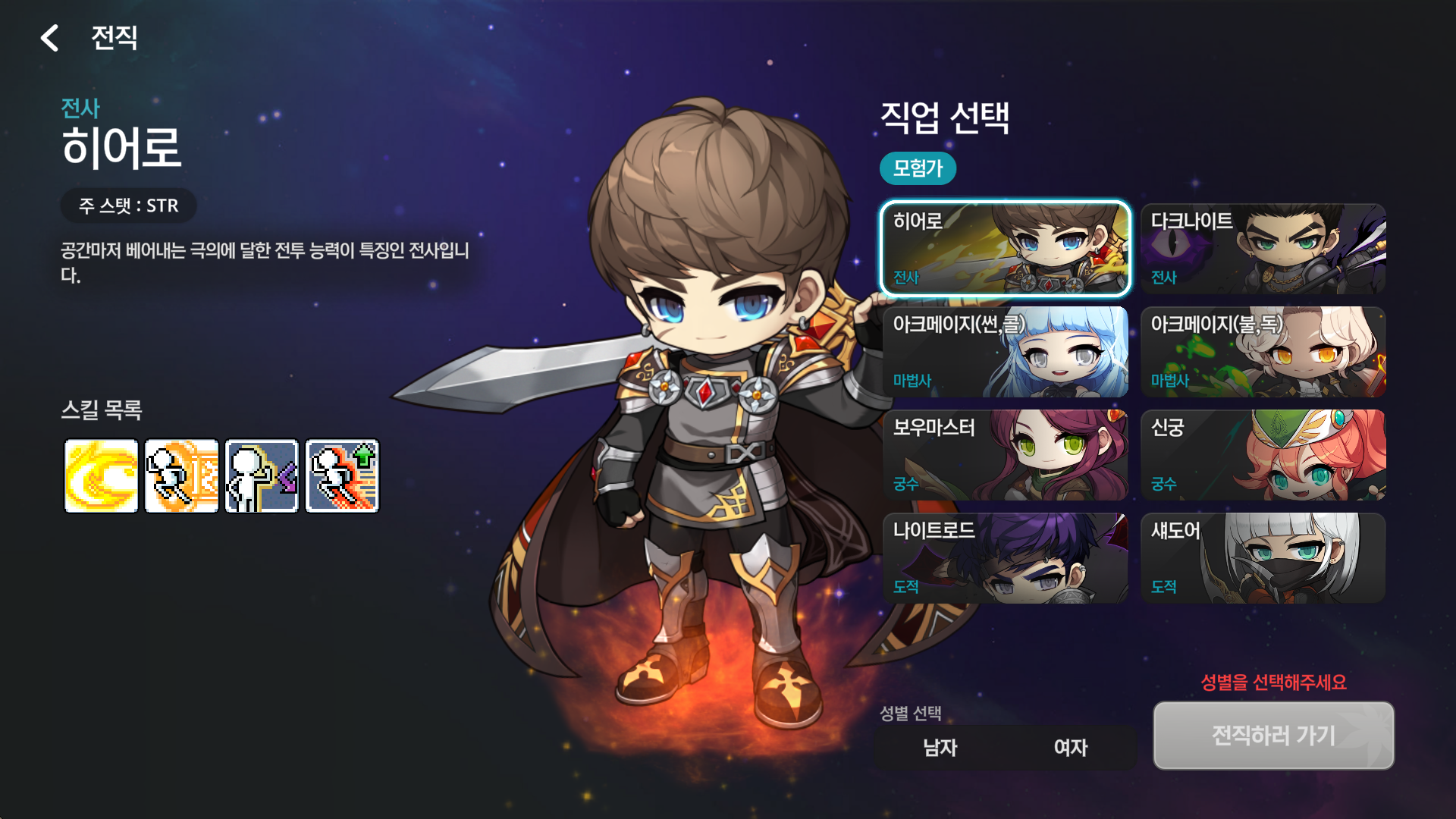Image resolution: width=1456 pixels, height=819 pixels.
Task: Select the 아크메이지(불,독) job card
Action: point(1263,351)
